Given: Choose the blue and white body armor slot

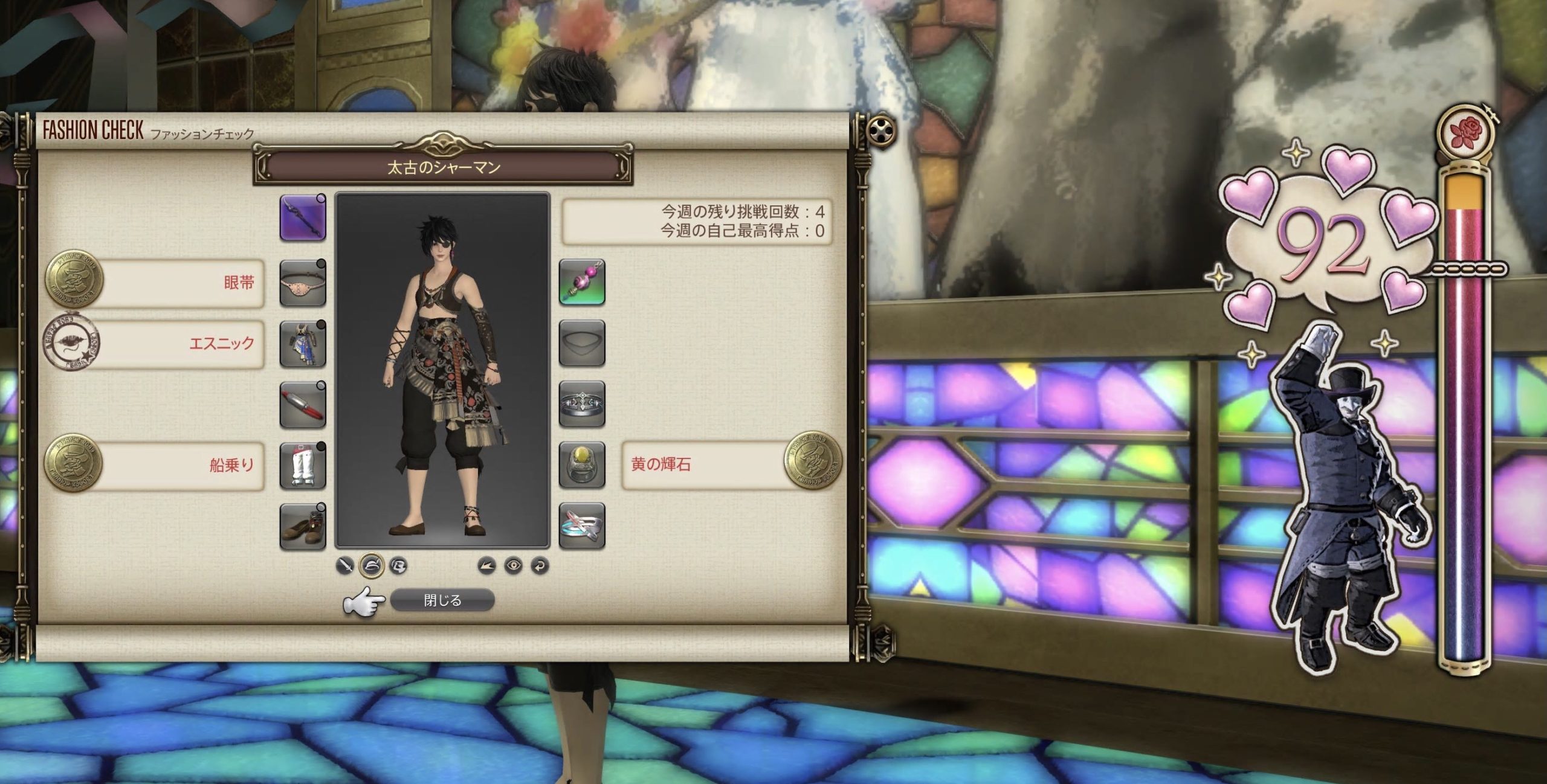Looking at the screenshot, I should click(303, 344).
